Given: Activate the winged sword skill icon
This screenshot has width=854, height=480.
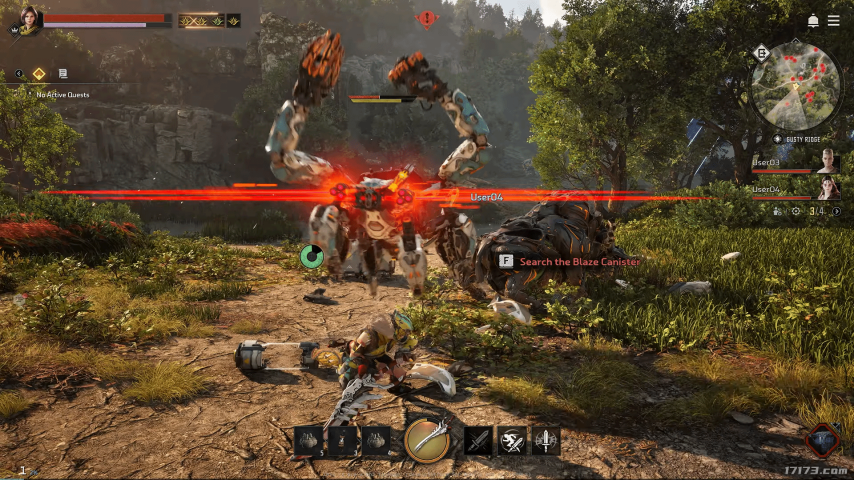Looking at the screenshot, I should [546, 440].
